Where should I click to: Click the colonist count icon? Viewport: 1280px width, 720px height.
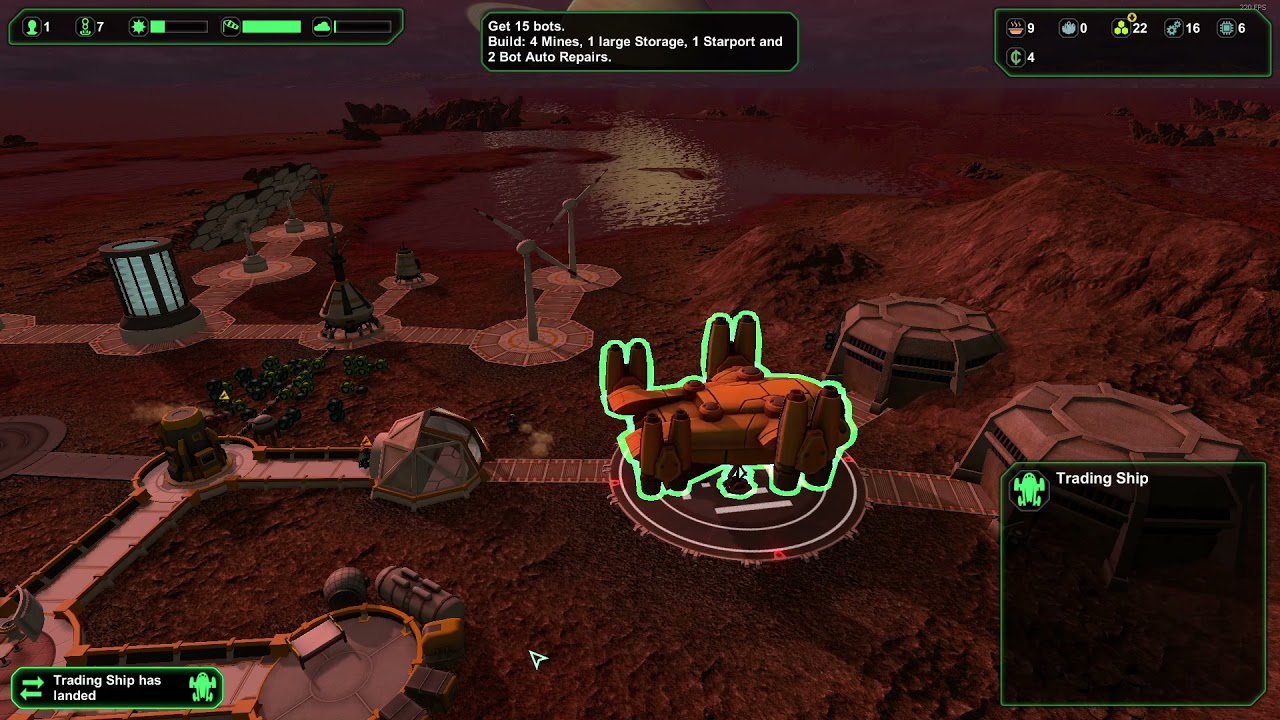point(31,27)
